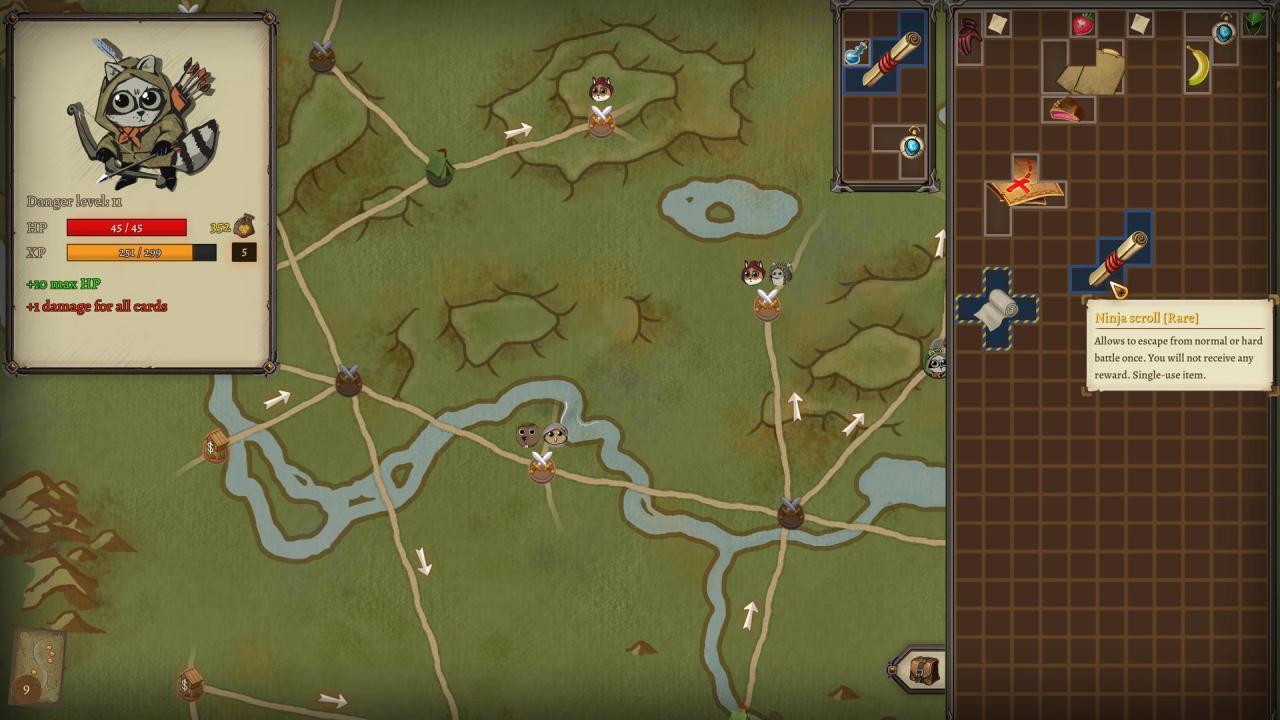Viewport: 1280px width, 720px height.
Task: Open the backpack button
Action: click(922, 670)
